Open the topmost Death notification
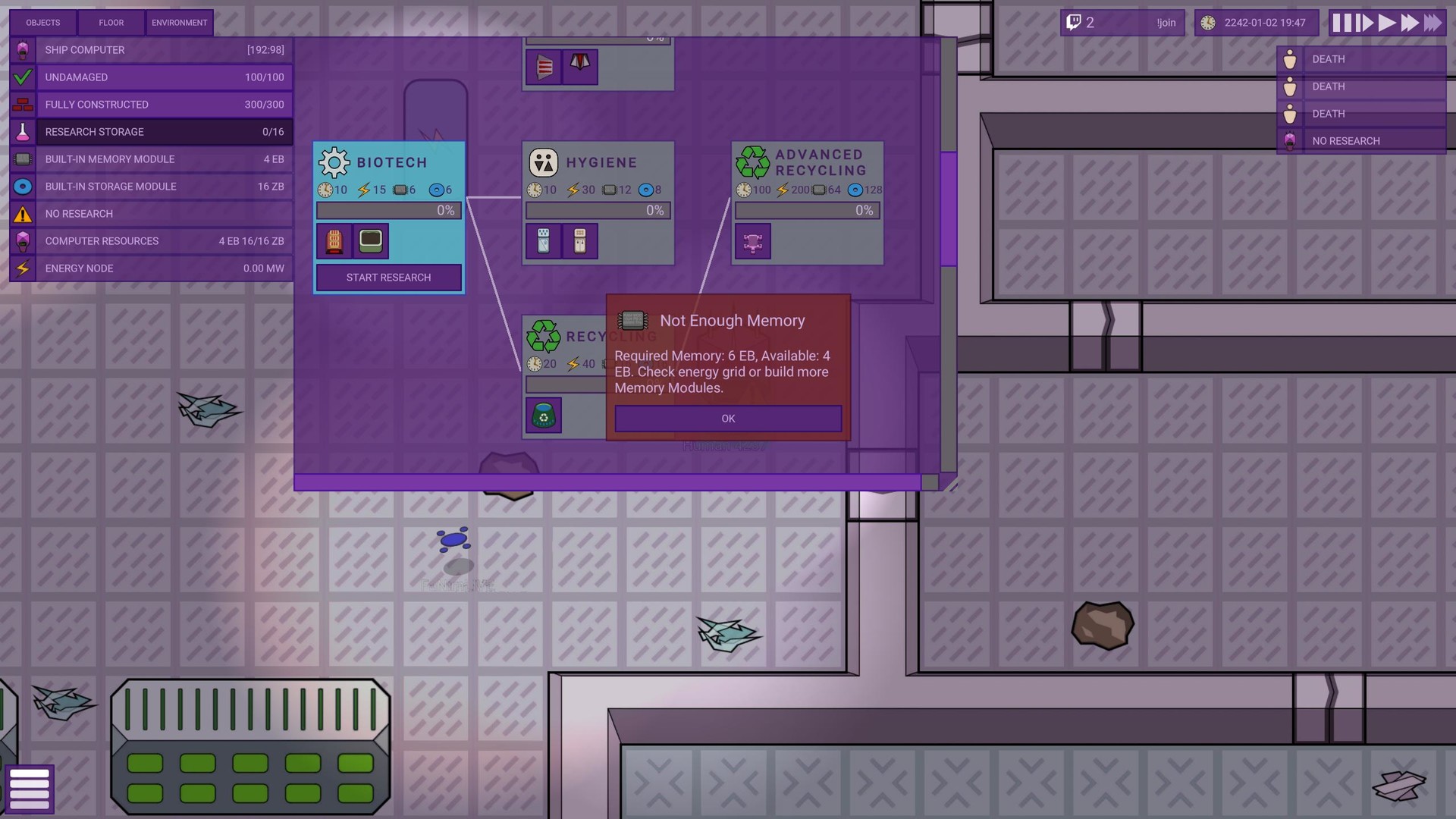 pyautogui.click(x=1361, y=59)
